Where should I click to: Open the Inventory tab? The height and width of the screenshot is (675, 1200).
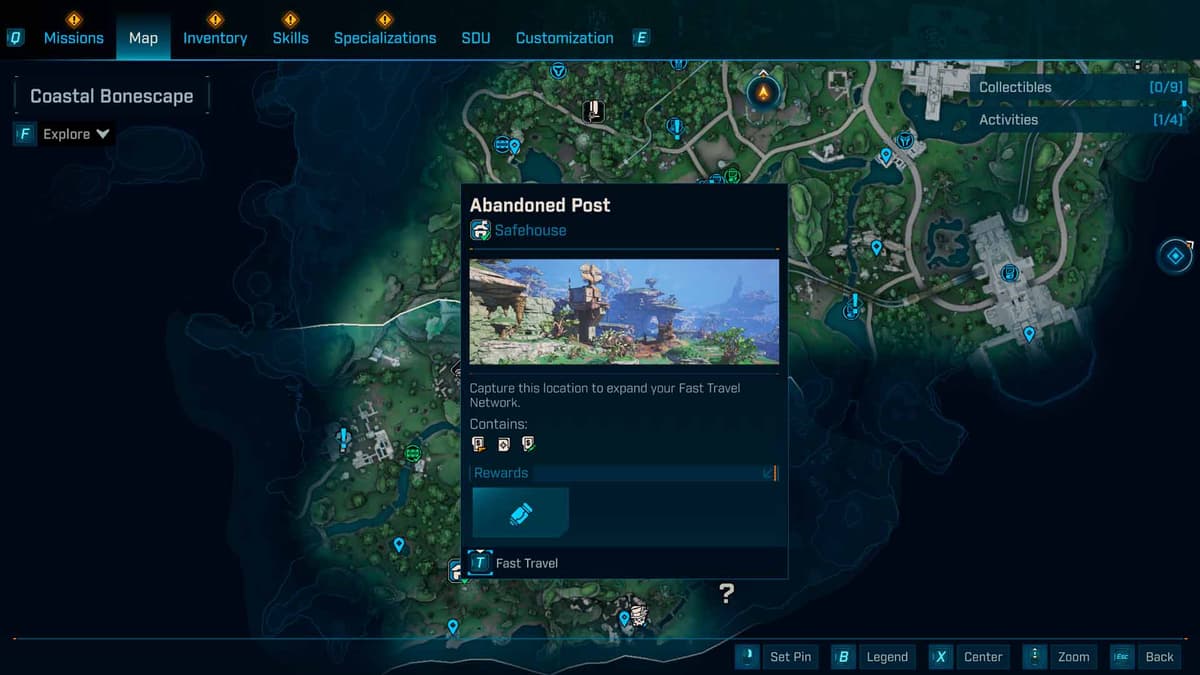pos(215,38)
